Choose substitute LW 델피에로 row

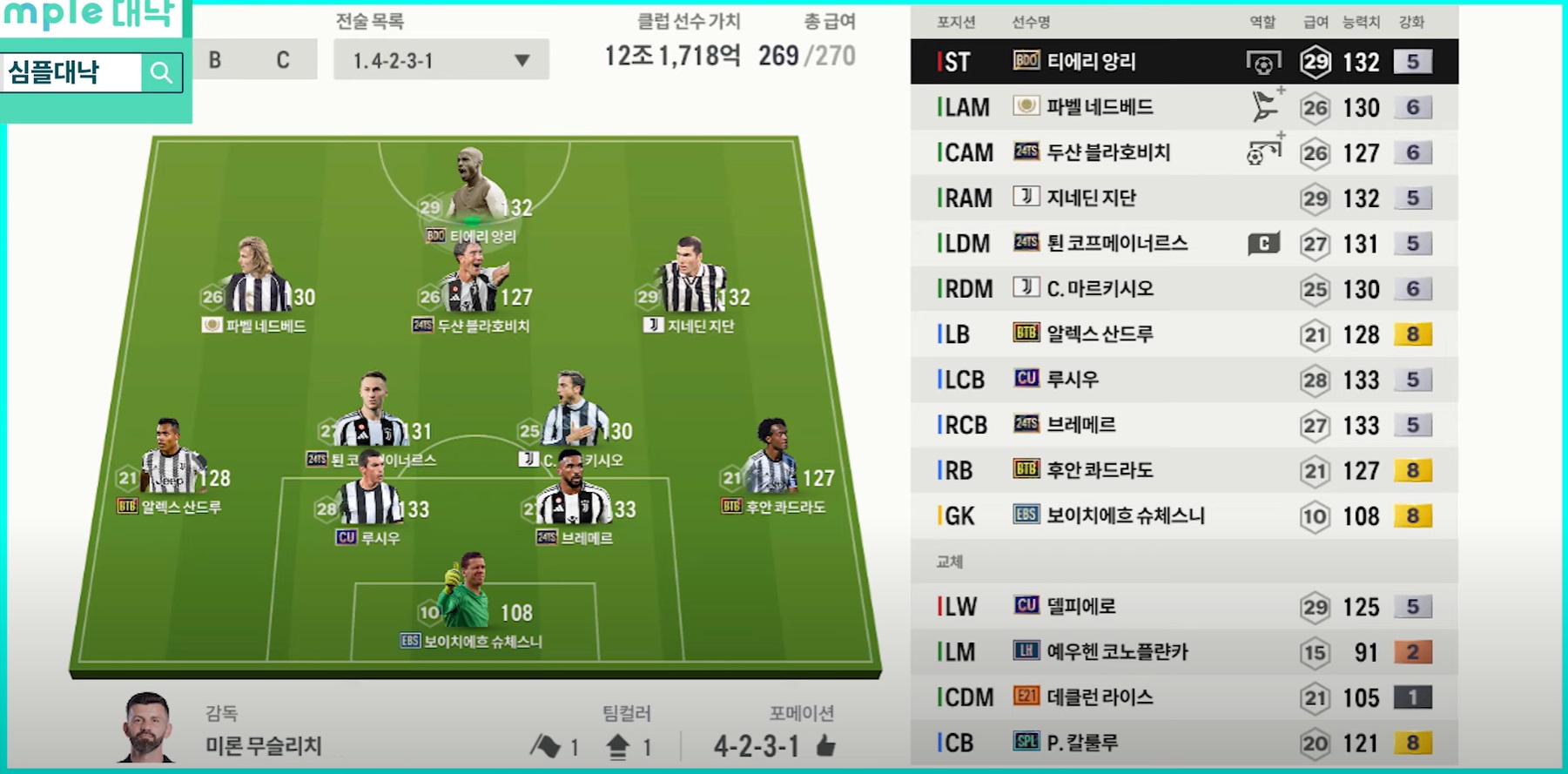point(1184,606)
